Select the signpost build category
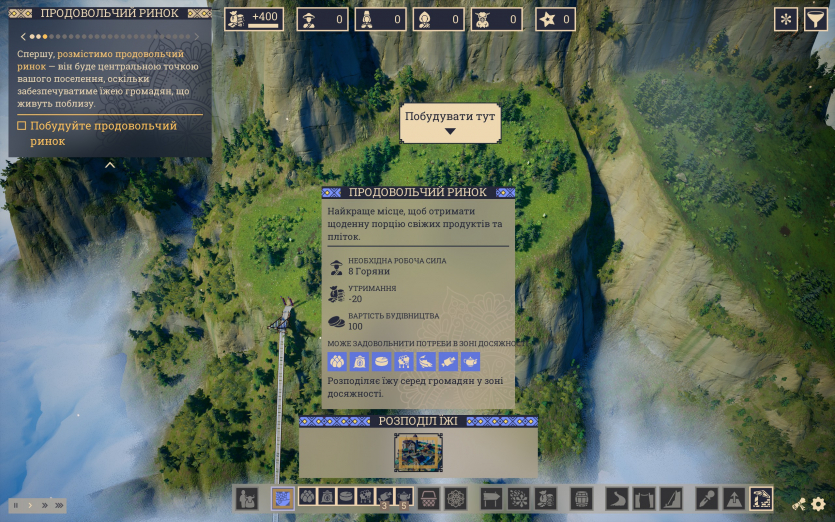 coord(492,497)
